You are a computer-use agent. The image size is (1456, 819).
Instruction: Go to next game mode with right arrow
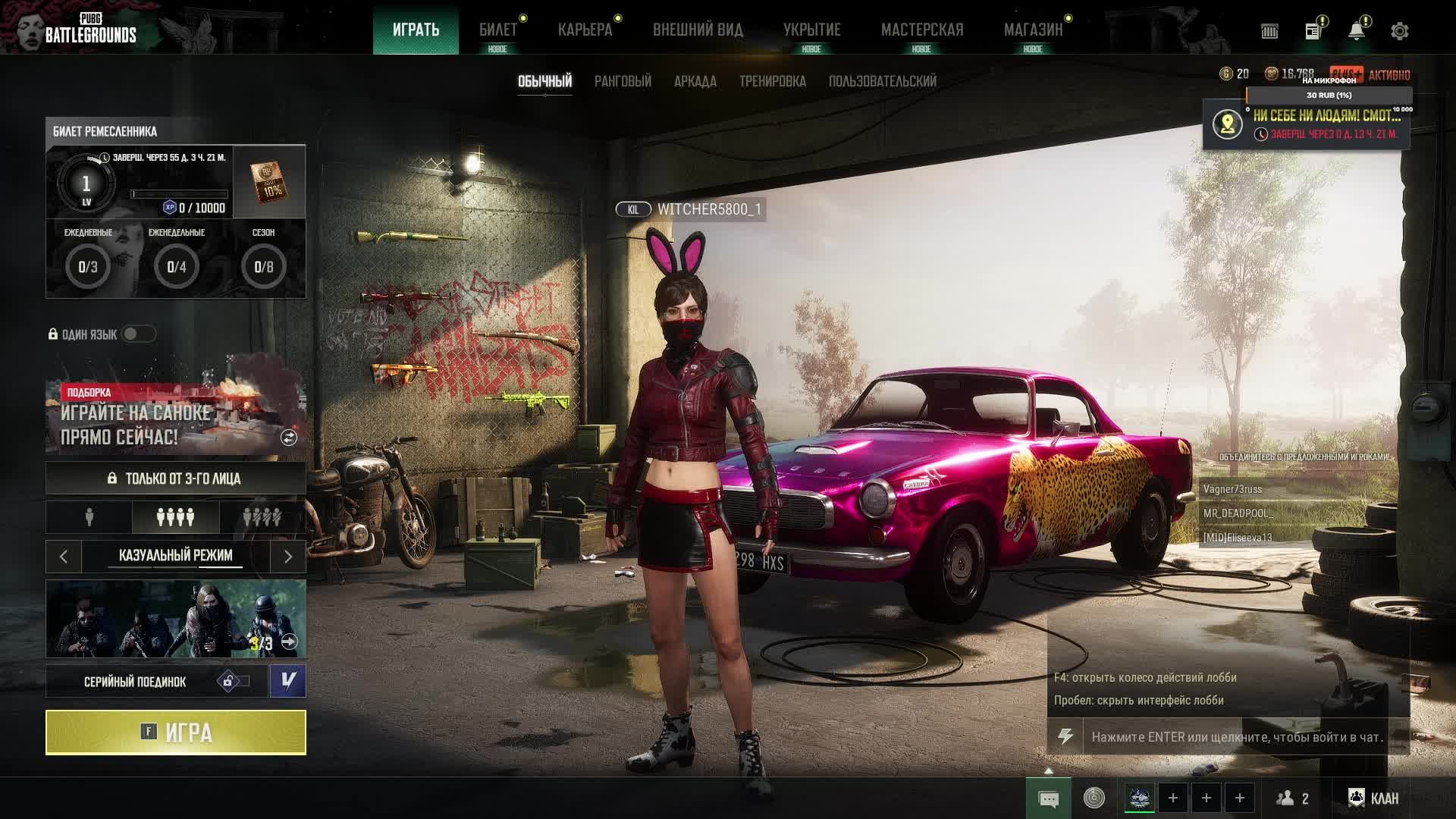coord(287,557)
